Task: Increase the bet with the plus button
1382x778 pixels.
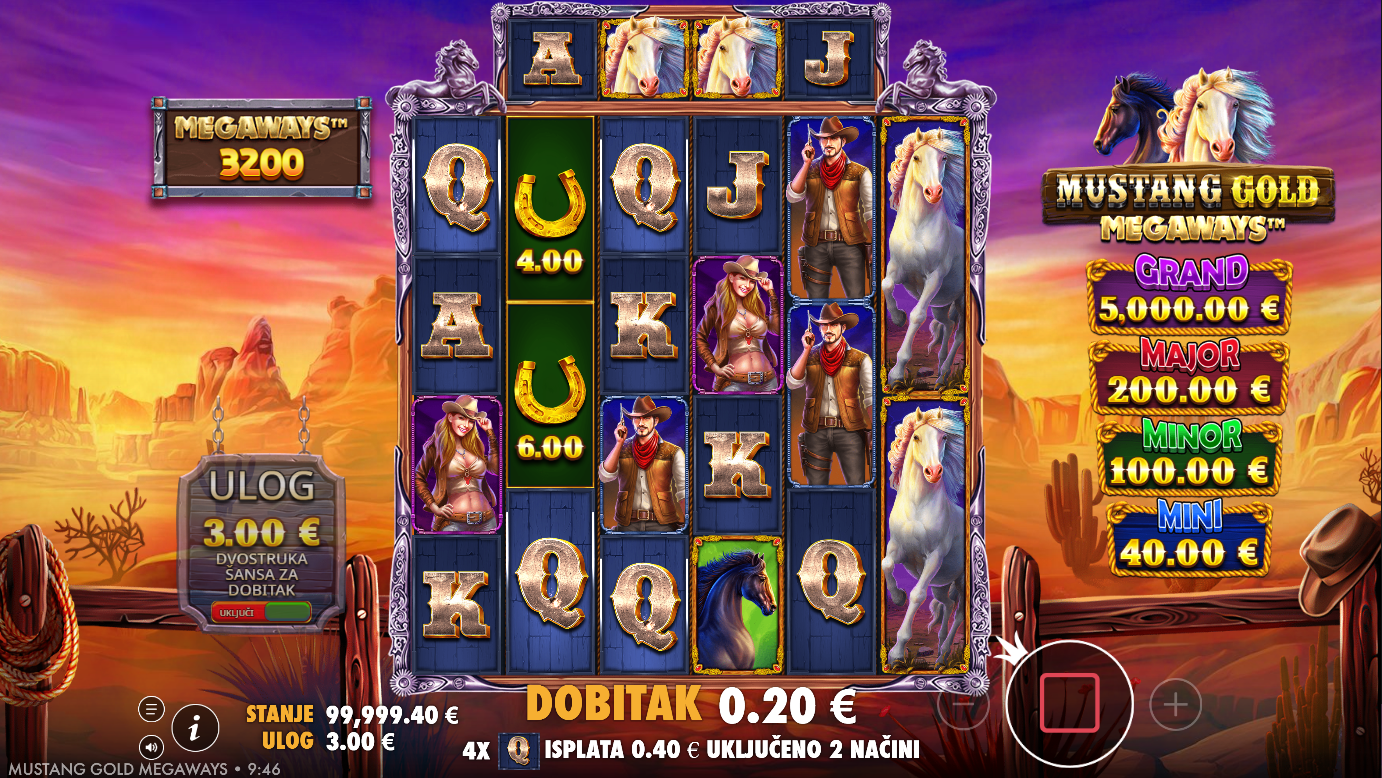Action: click(1175, 706)
